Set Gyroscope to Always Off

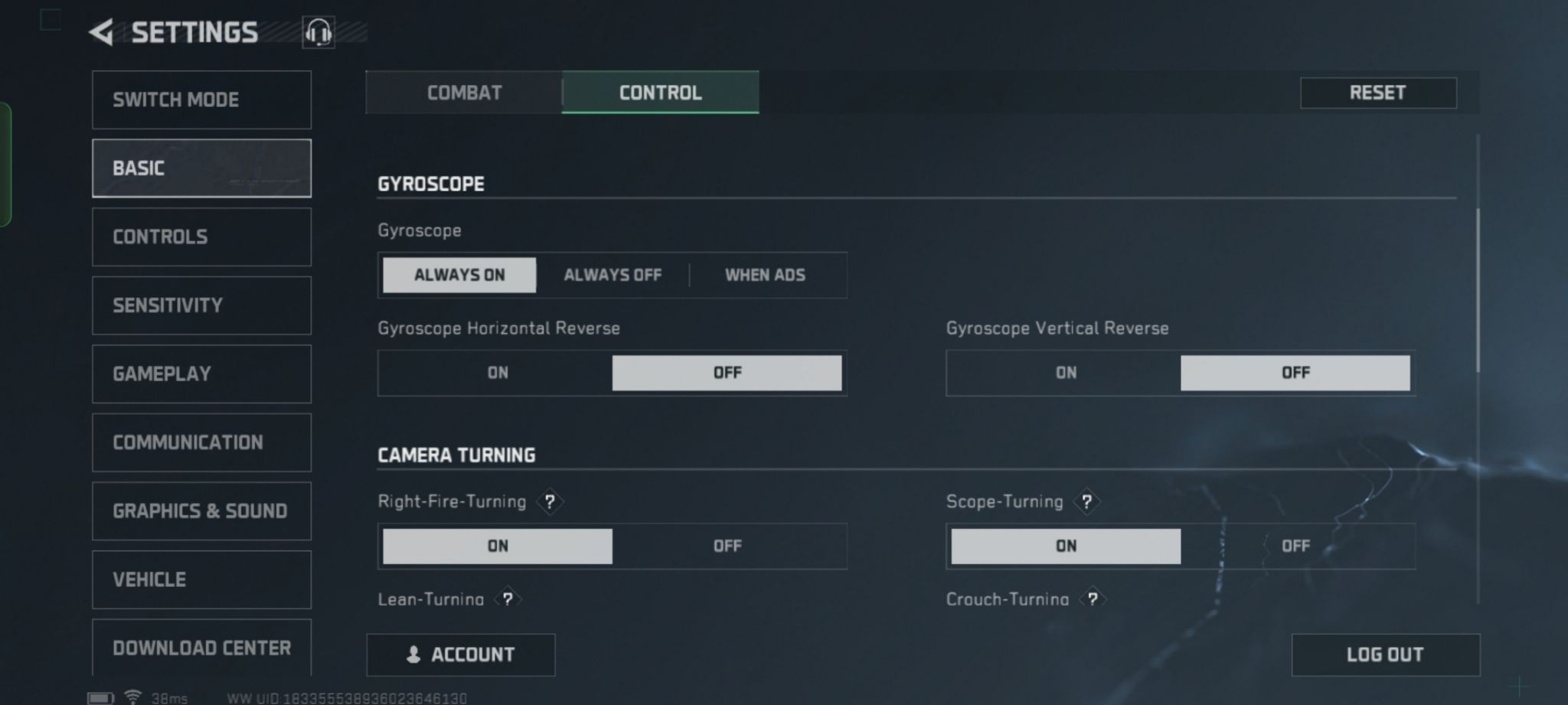pyautogui.click(x=612, y=275)
